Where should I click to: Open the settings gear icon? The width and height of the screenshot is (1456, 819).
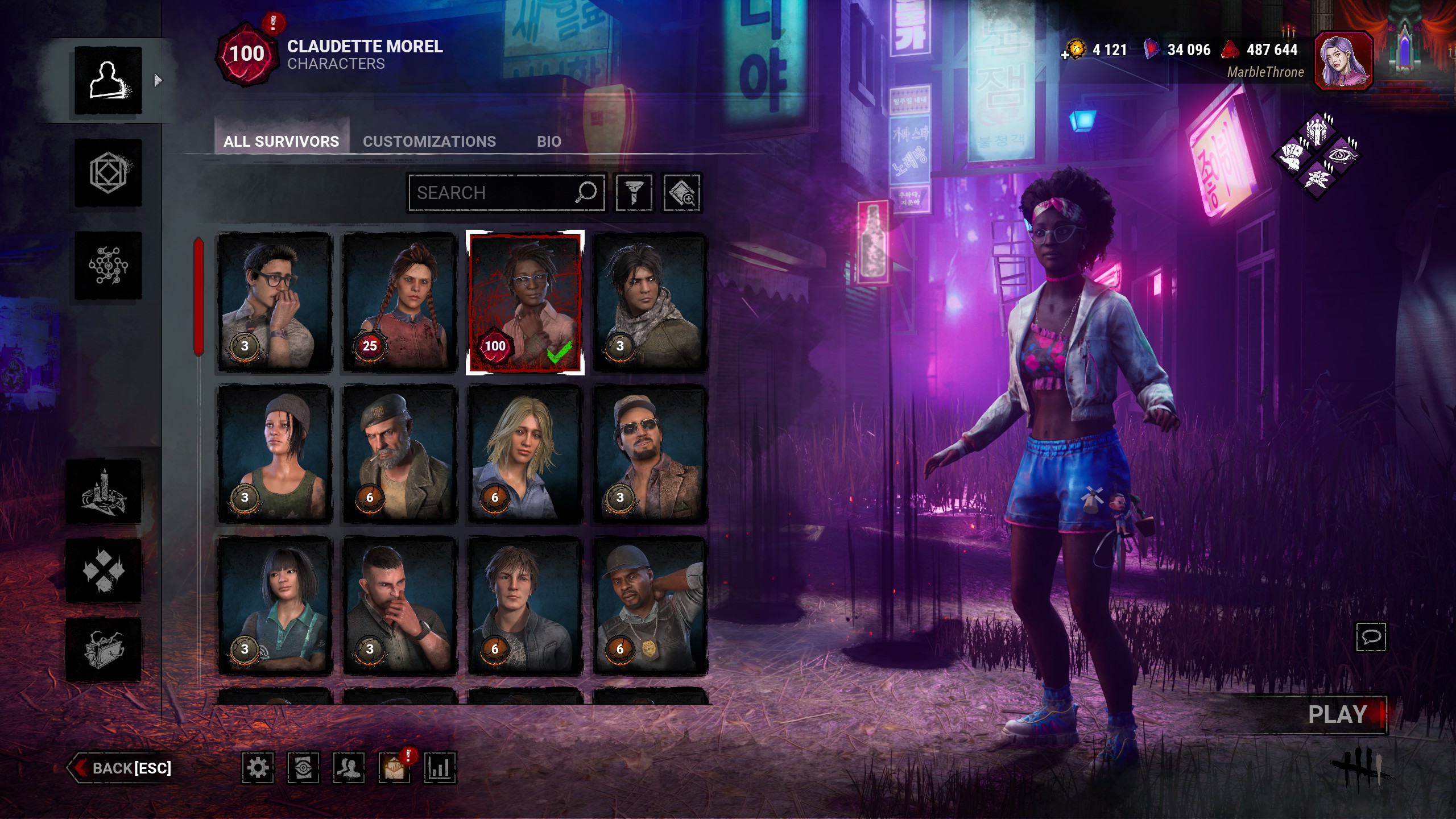click(x=258, y=768)
